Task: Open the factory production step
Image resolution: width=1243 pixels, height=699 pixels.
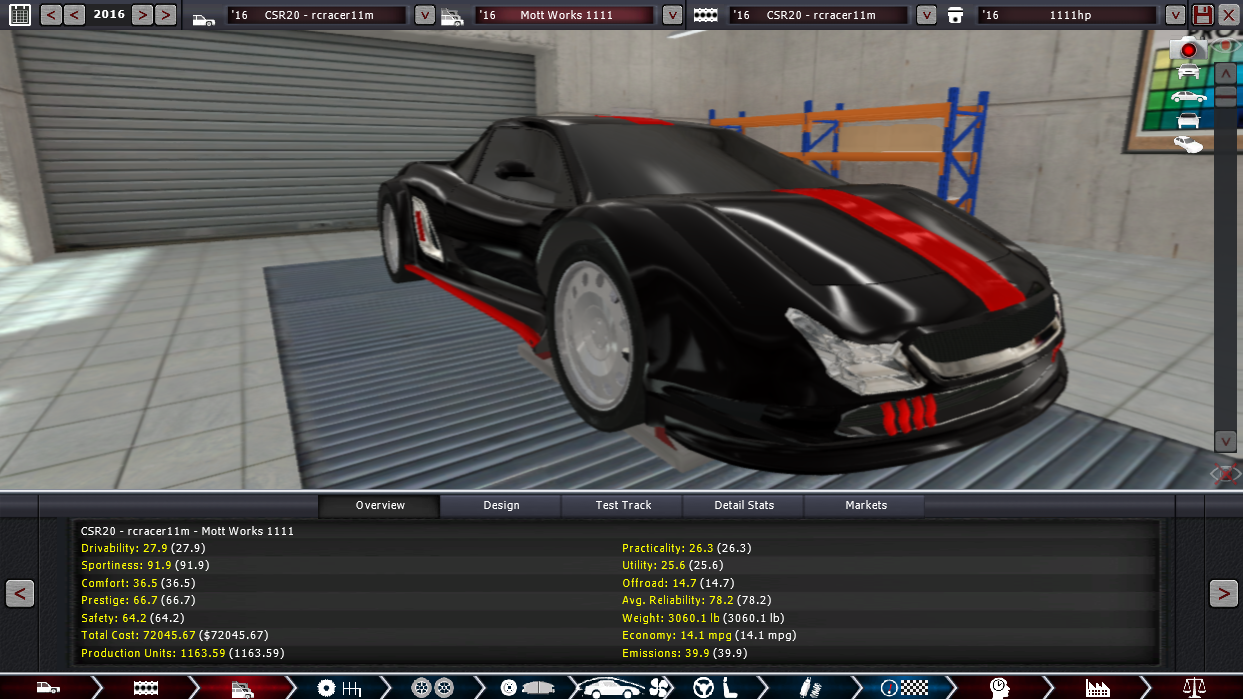Action: (x=1098, y=688)
